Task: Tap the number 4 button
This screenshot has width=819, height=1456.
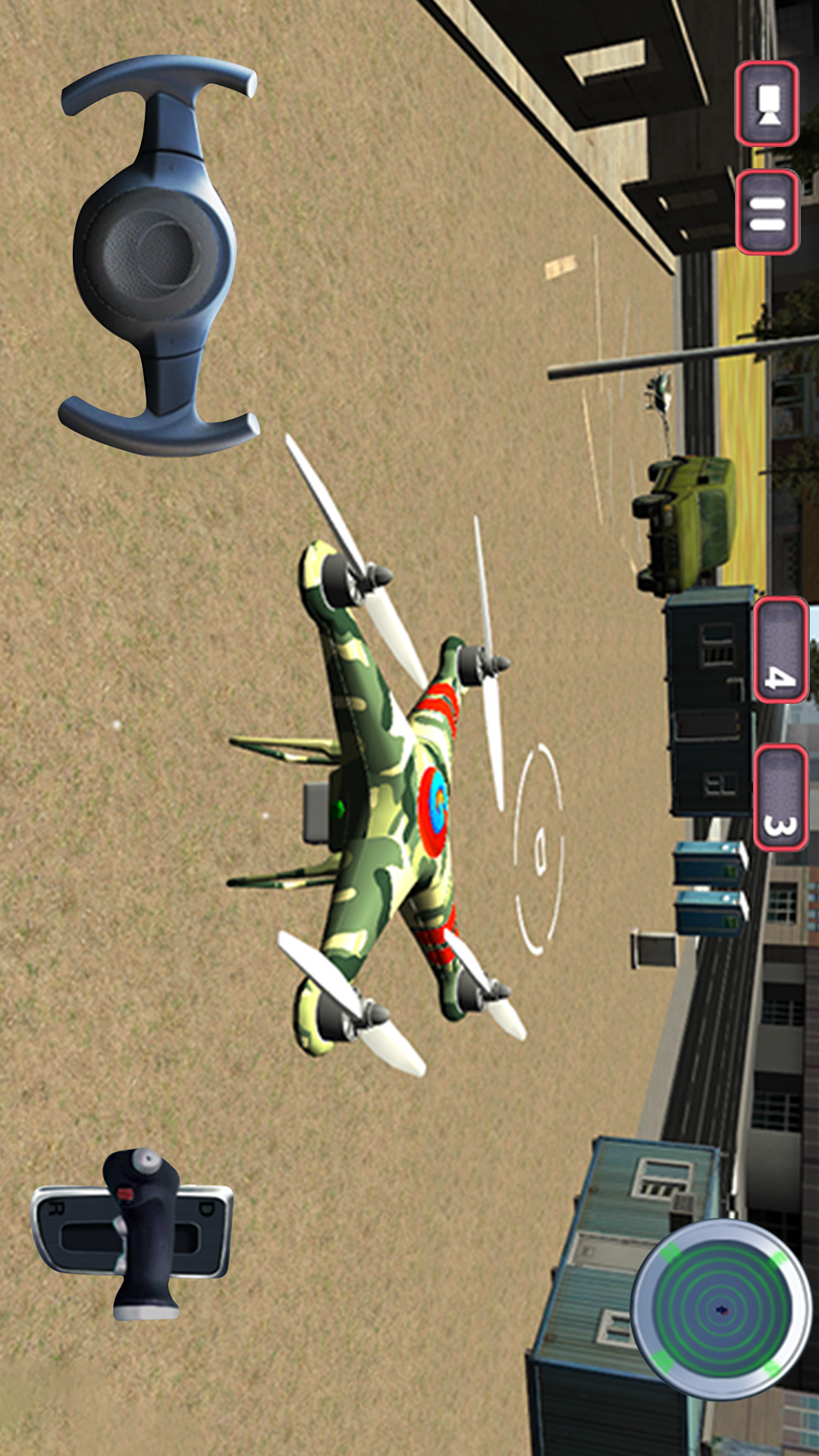Action: 780,651
